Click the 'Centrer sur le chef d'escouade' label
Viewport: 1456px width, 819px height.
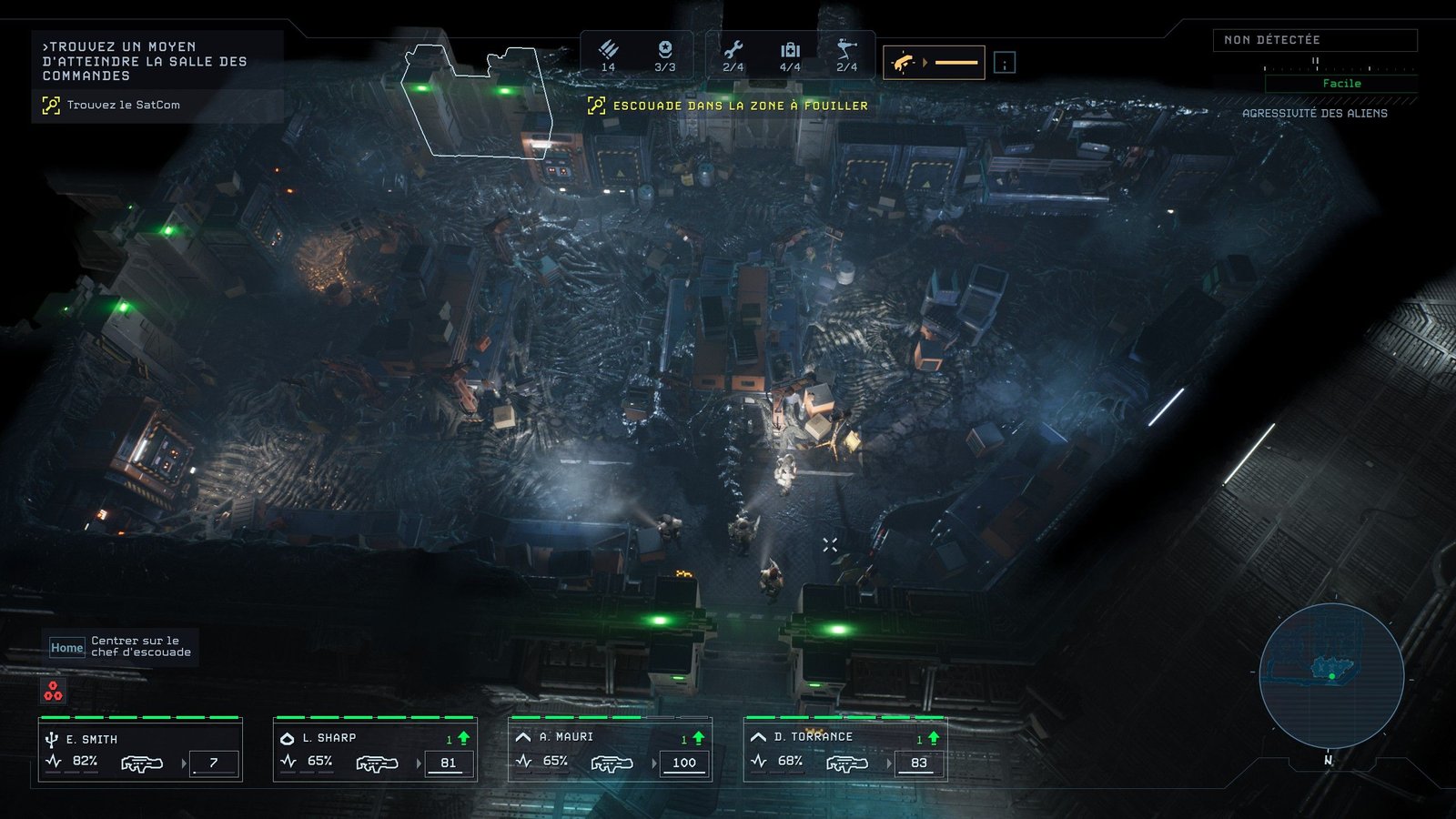[x=140, y=646]
